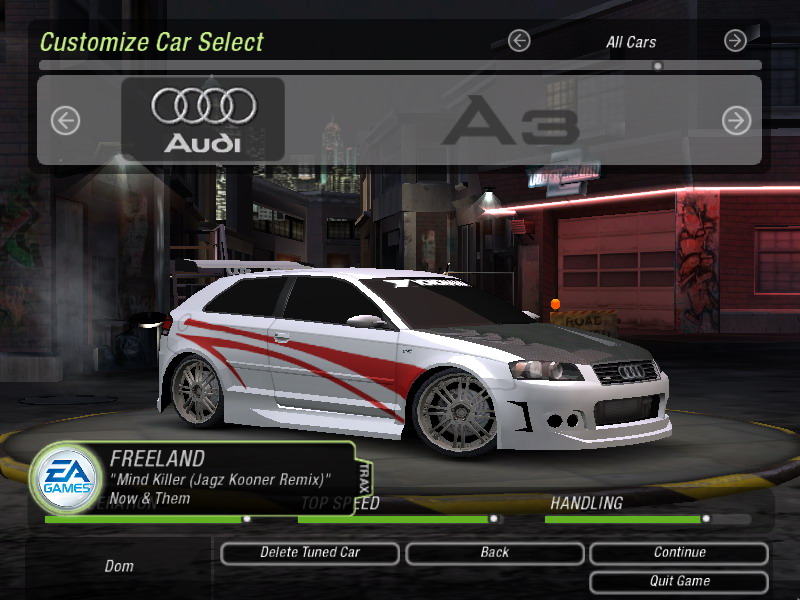Switch car filter using arrow left of All Cars
Viewport: 800px width, 600px height.
(x=519, y=41)
